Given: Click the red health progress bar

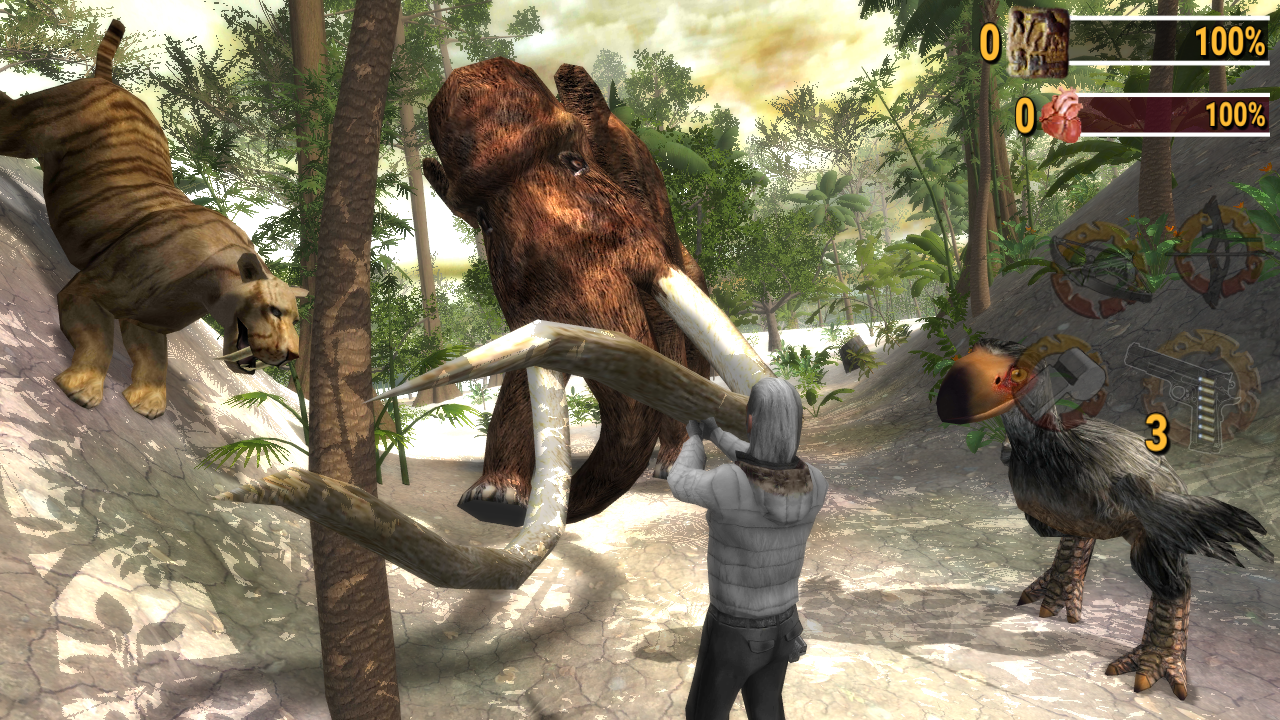Looking at the screenshot, I should click(x=1150, y=115).
